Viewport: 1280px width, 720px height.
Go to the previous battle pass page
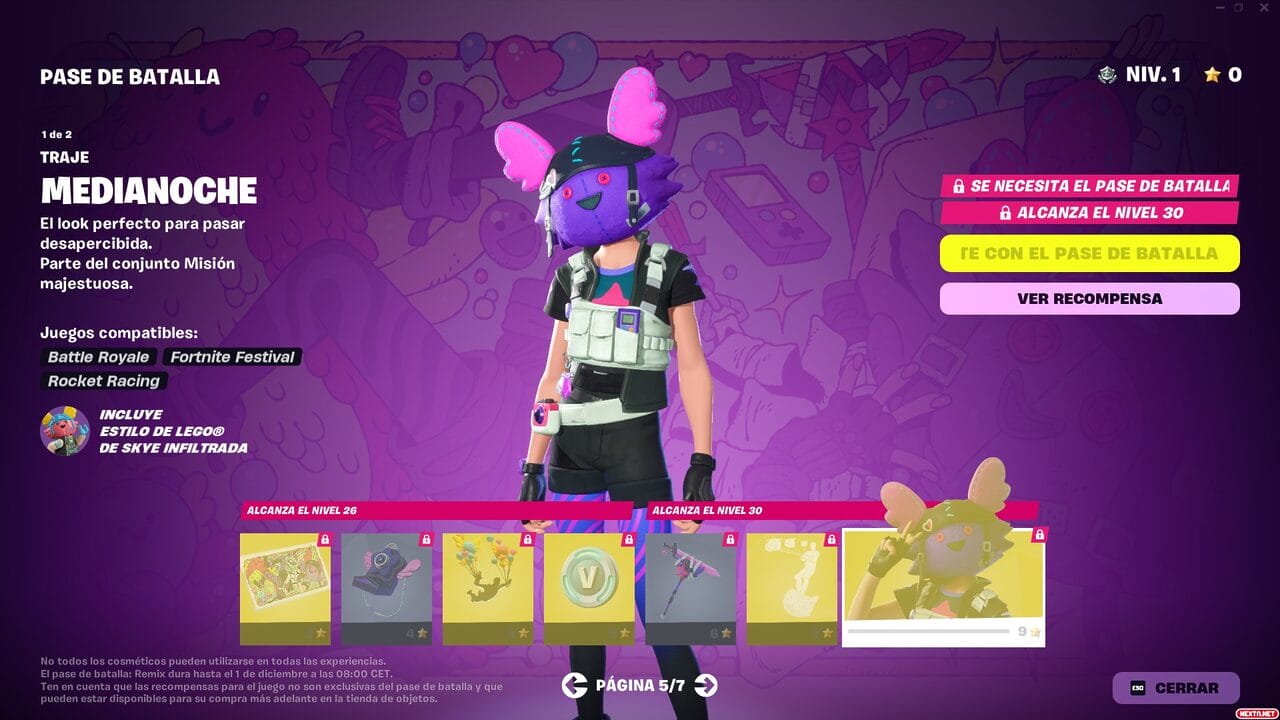tap(574, 685)
